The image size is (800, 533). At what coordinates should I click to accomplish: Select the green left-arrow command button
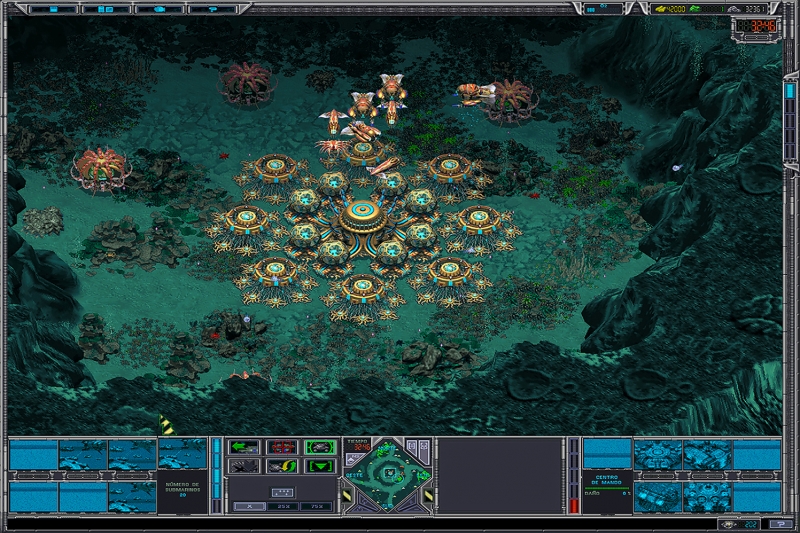point(244,447)
